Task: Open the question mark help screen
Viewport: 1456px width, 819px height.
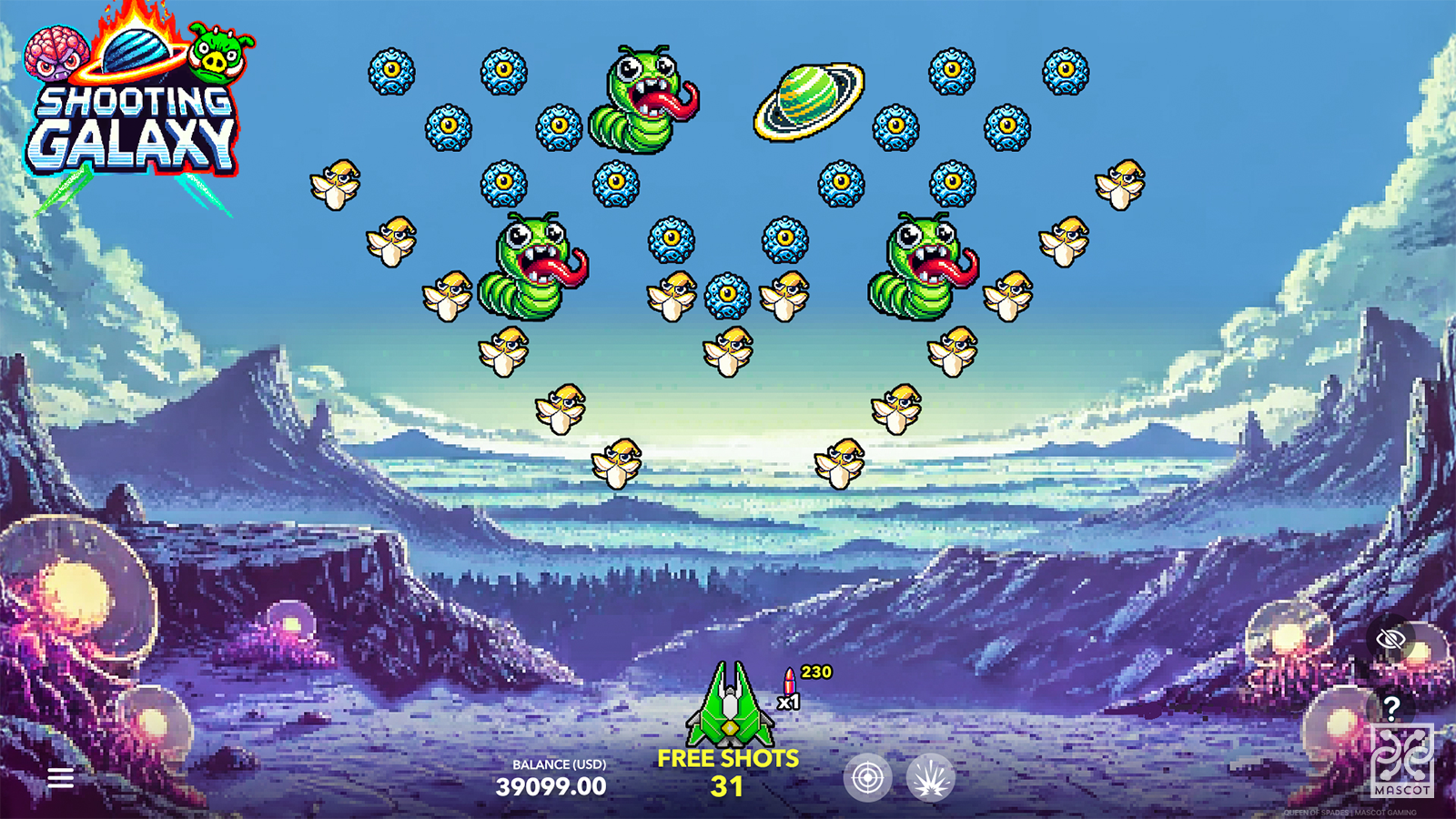Action: (1390, 707)
